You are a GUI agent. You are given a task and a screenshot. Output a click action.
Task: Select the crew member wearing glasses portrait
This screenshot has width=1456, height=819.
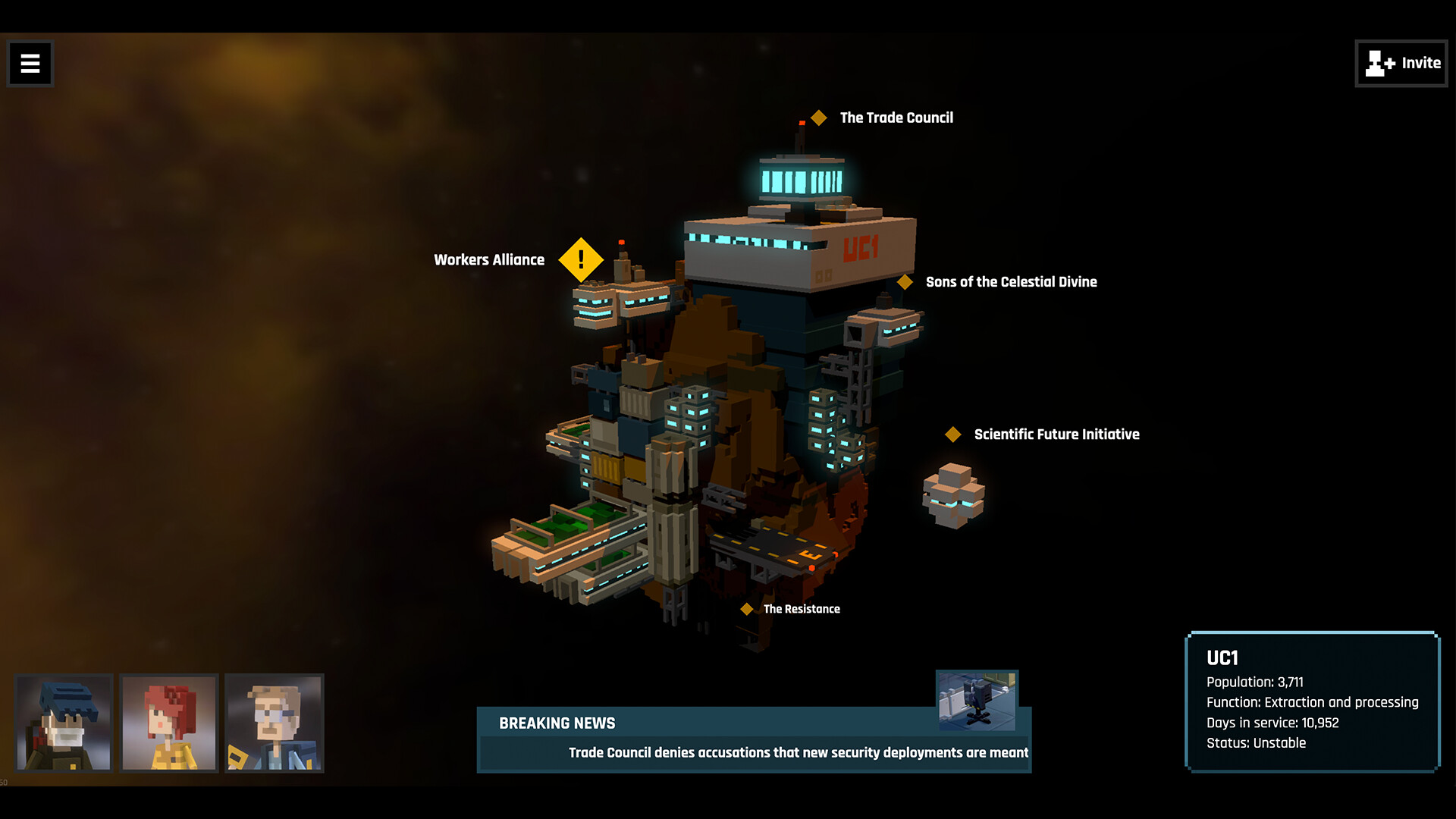pos(275,722)
